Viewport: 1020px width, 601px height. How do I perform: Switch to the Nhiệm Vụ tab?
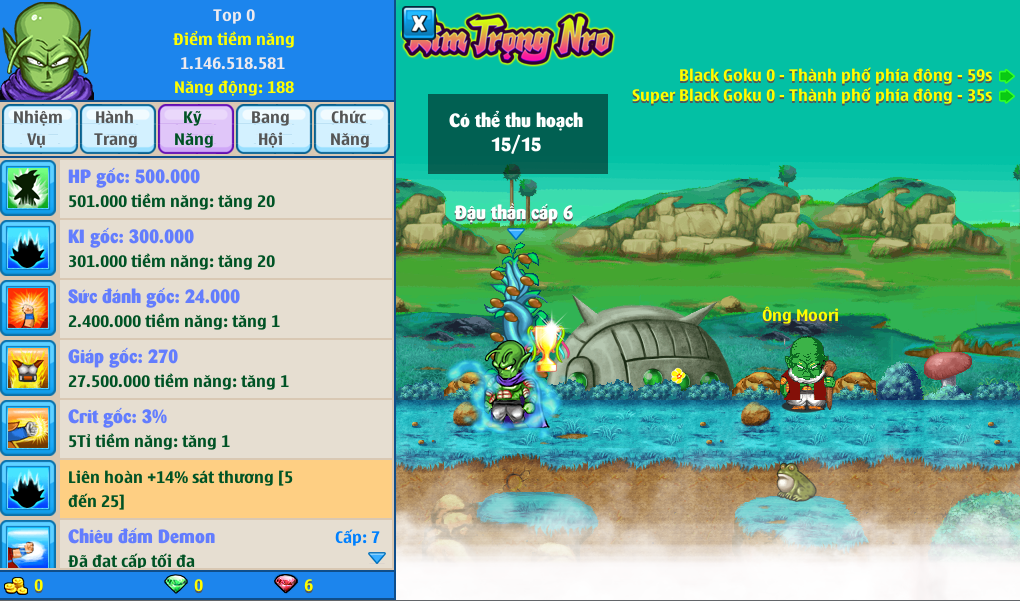point(38,129)
